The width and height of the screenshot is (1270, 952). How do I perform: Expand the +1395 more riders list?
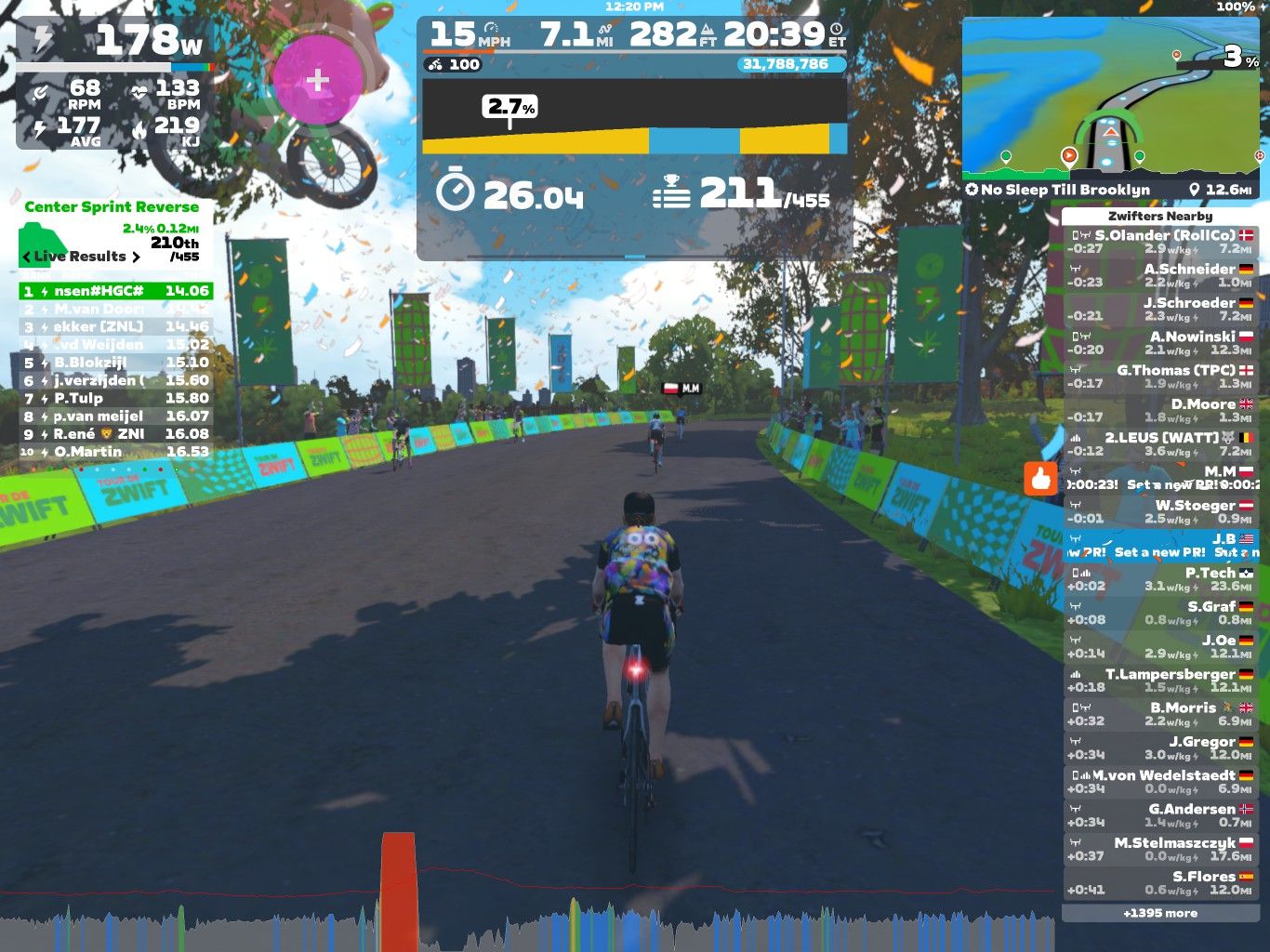click(x=1163, y=915)
